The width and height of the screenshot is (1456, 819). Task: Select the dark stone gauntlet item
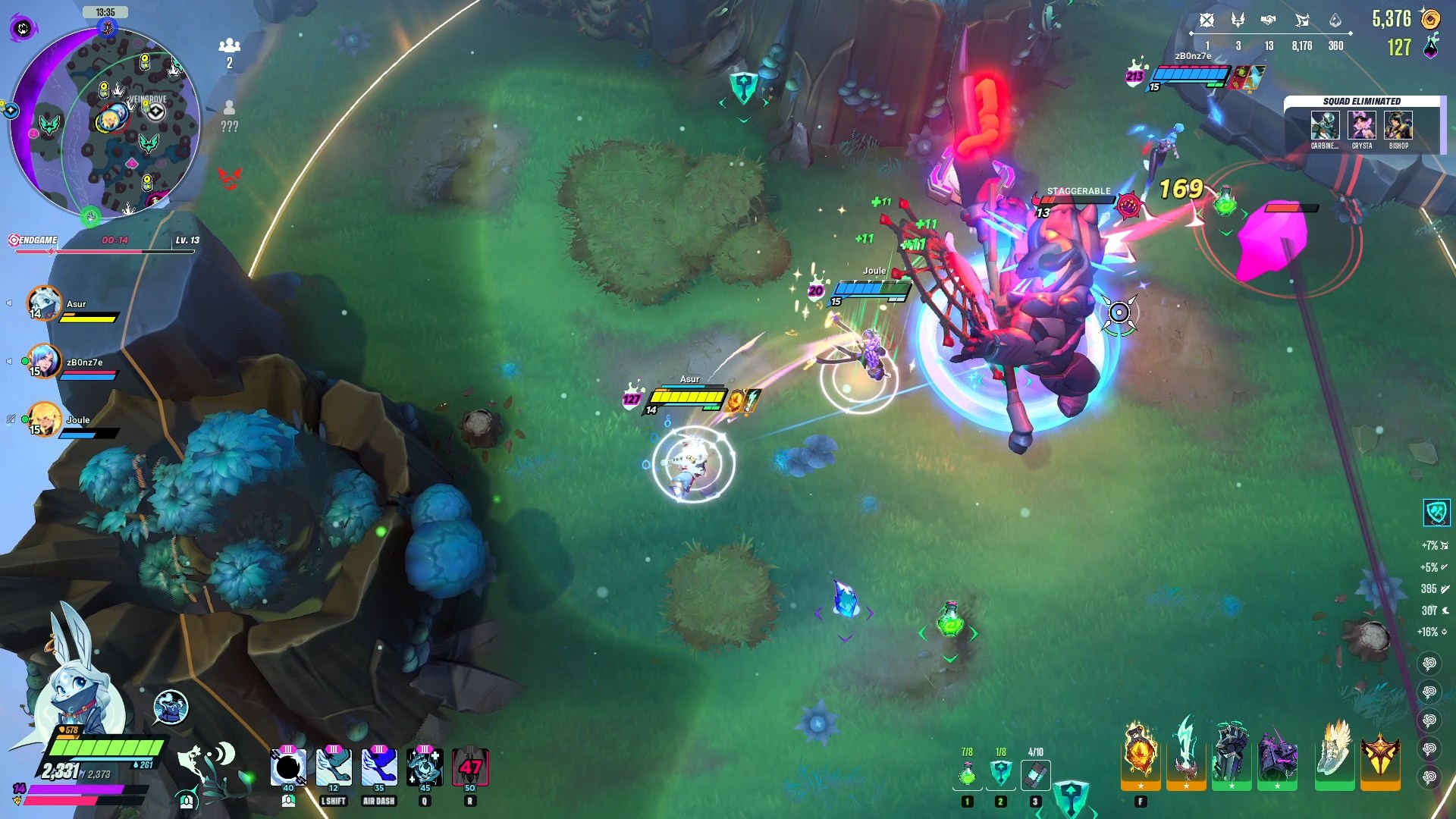click(x=1231, y=755)
